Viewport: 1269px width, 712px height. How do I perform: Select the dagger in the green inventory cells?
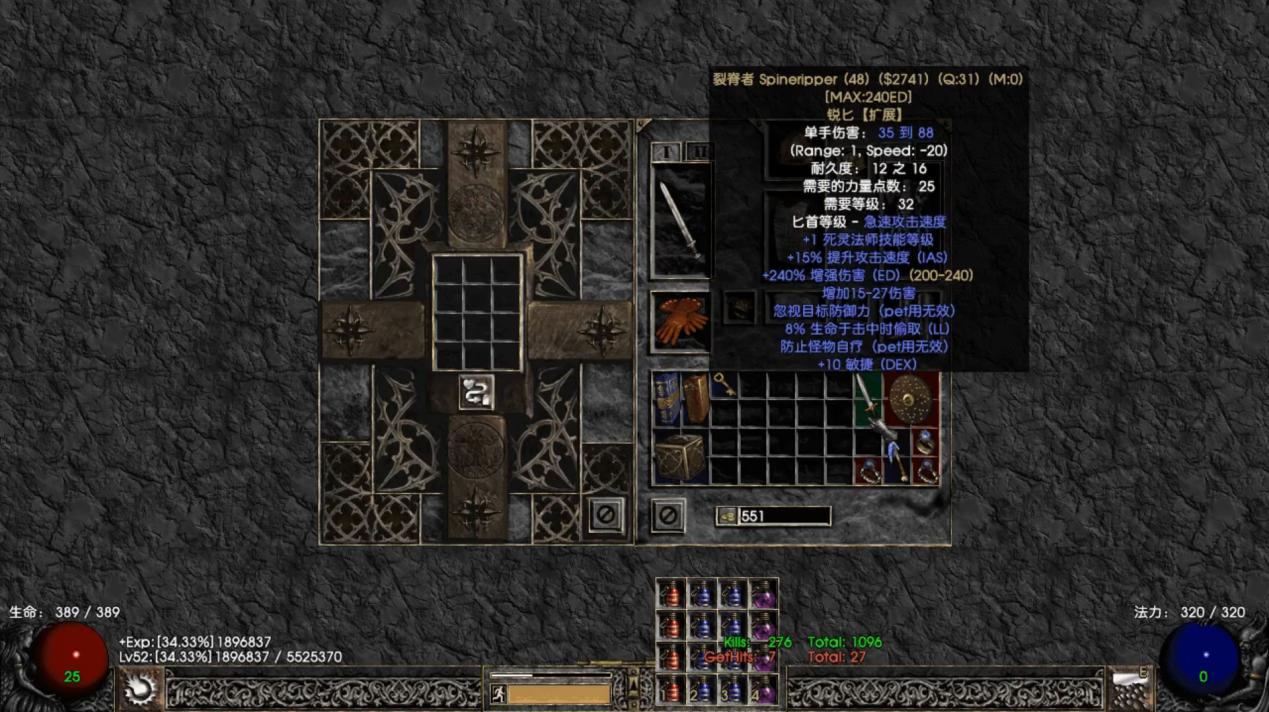pyautogui.click(x=866, y=399)
